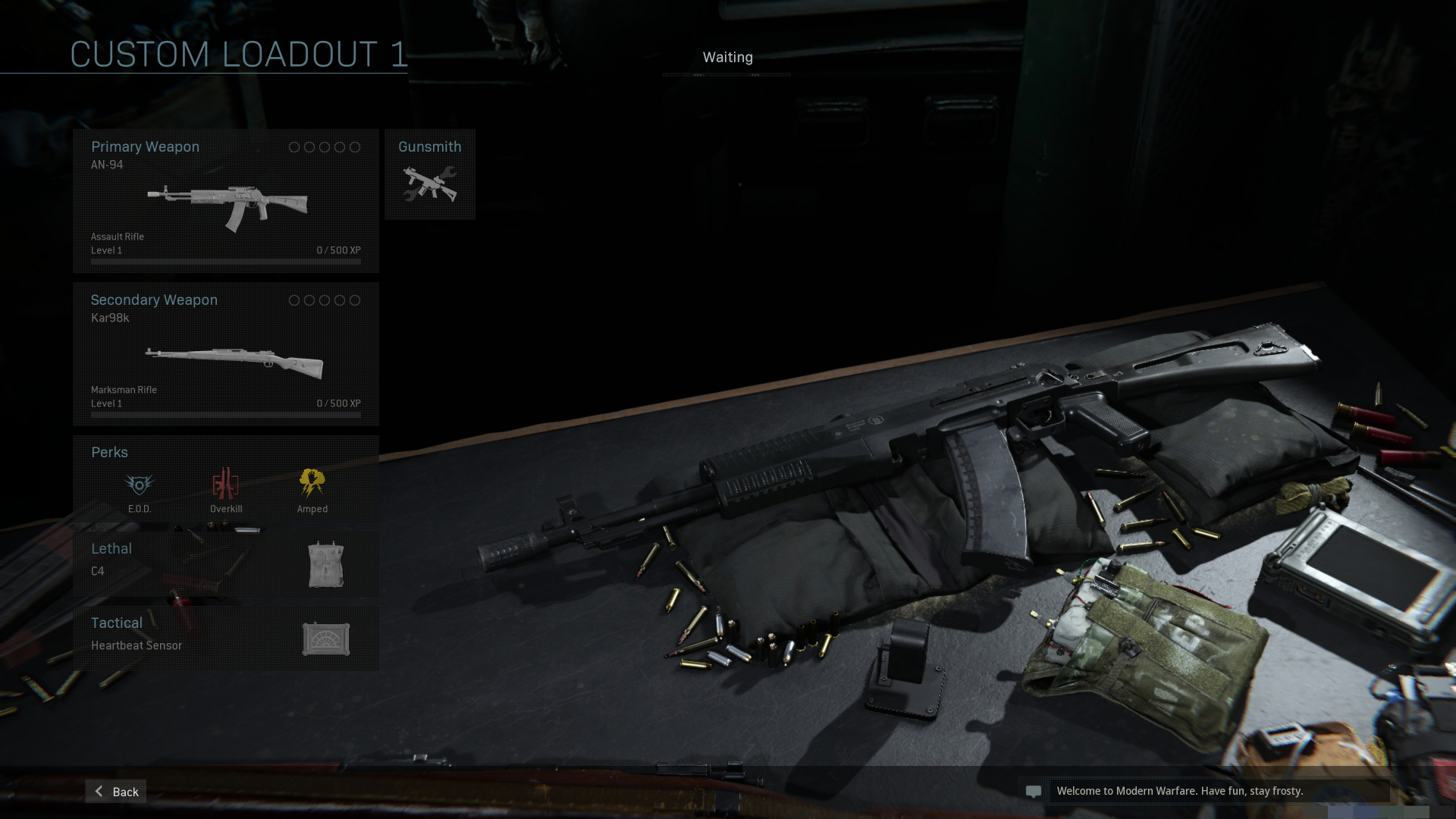This screenshot has height=819, width=1456.
Task: Choose the Kar98k Secondary Weapon slot
Action: [x=226, y=354]
